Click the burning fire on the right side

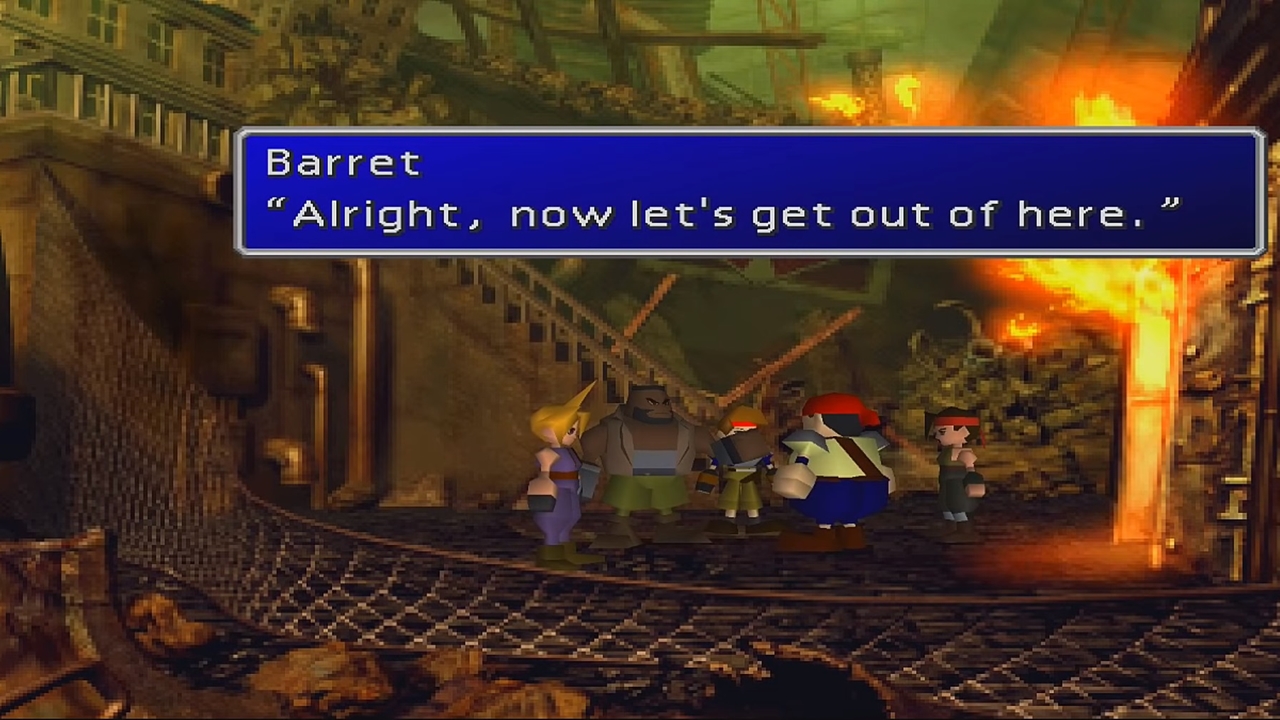coord(1150,330)
